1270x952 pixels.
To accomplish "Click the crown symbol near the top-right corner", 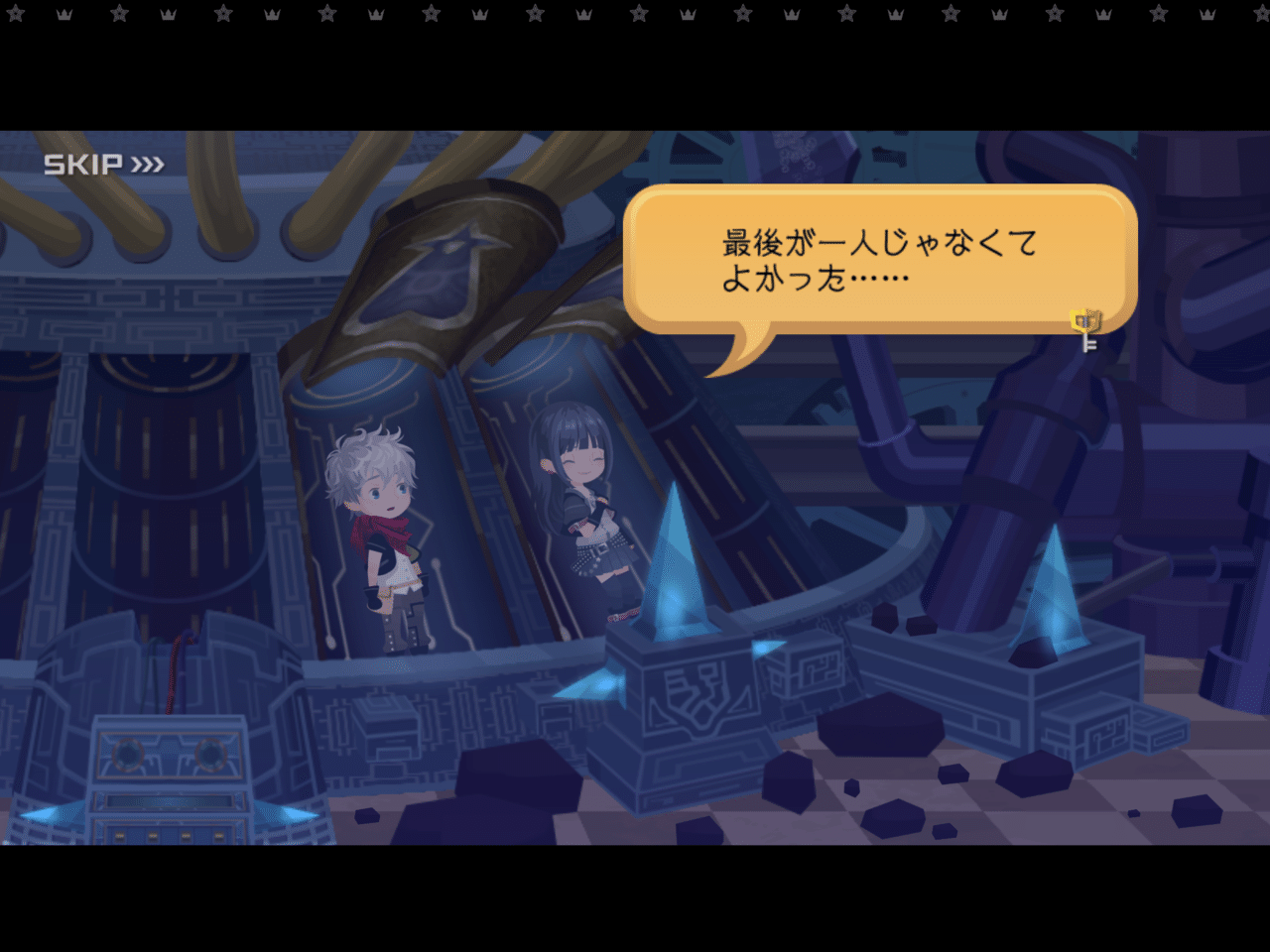I will tap(1206, 15).
